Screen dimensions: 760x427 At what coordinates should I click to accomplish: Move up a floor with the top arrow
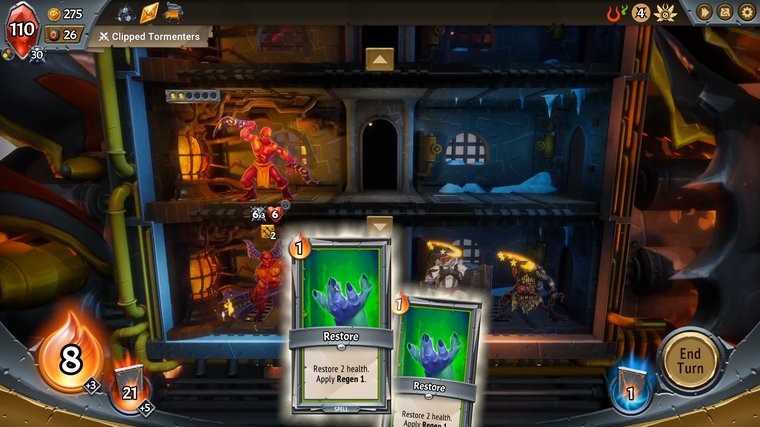[x=378, y=59]
